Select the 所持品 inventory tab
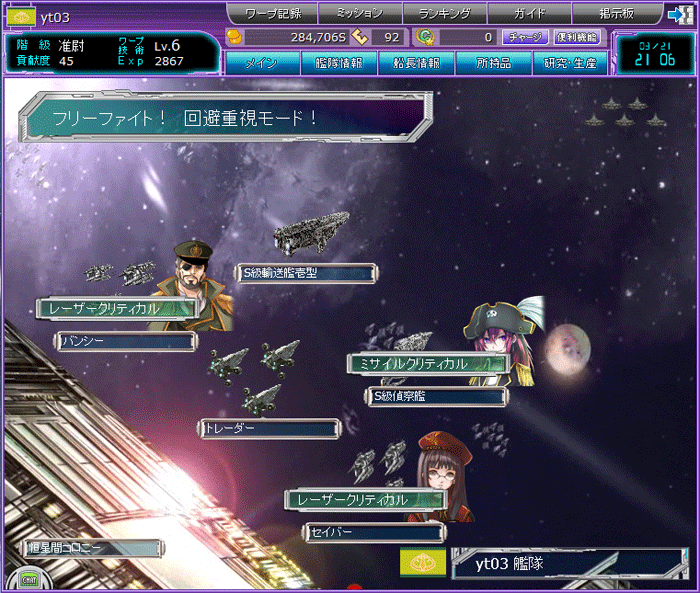The image size is (700, 593). coord(494,63)
